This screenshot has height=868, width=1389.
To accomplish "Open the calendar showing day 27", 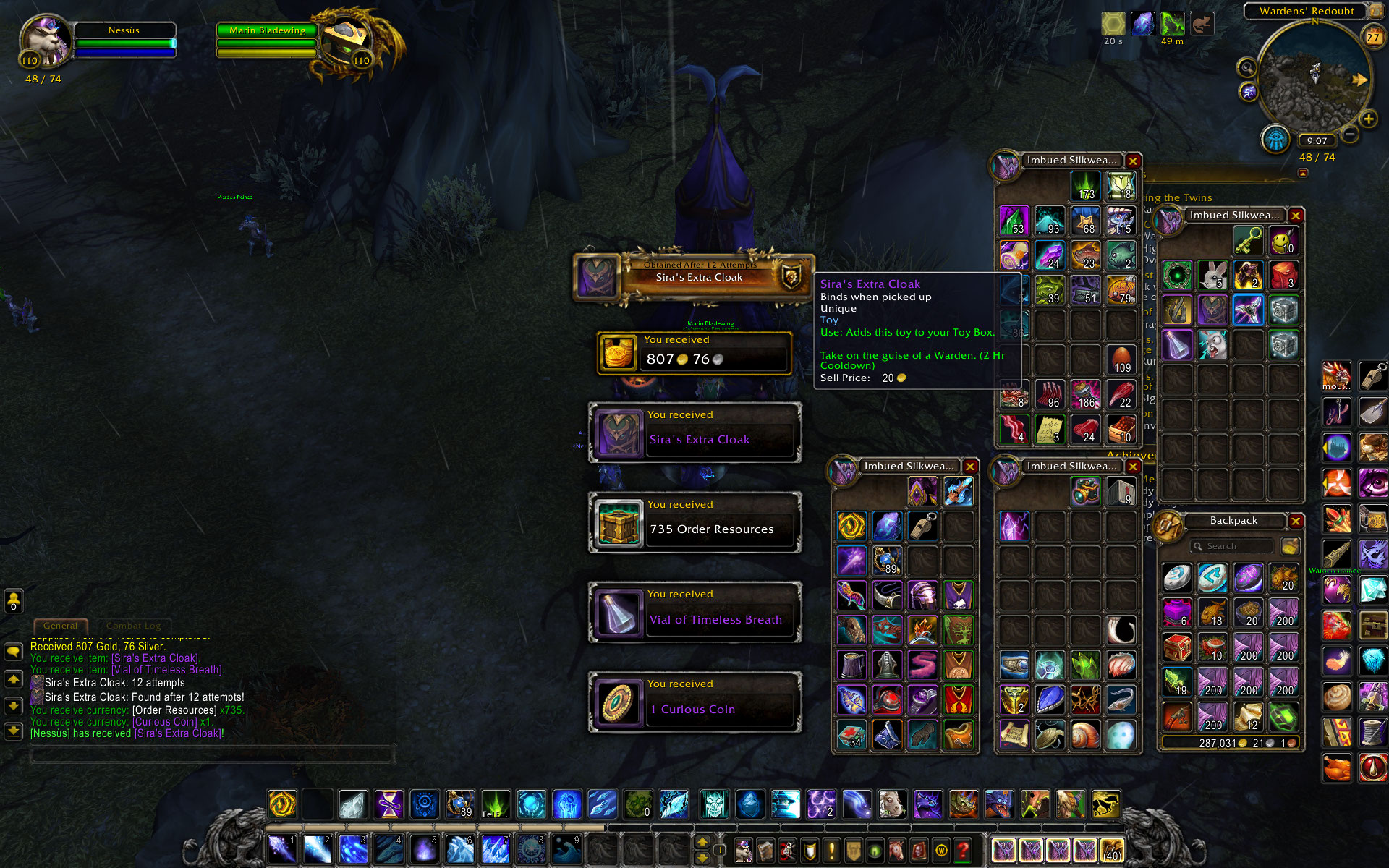I will [x=1372, y=37].
